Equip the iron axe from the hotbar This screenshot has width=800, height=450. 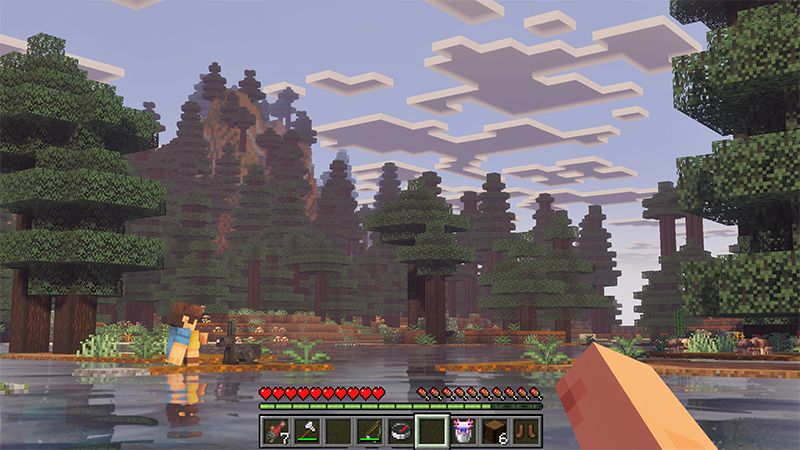click(308, 431)
